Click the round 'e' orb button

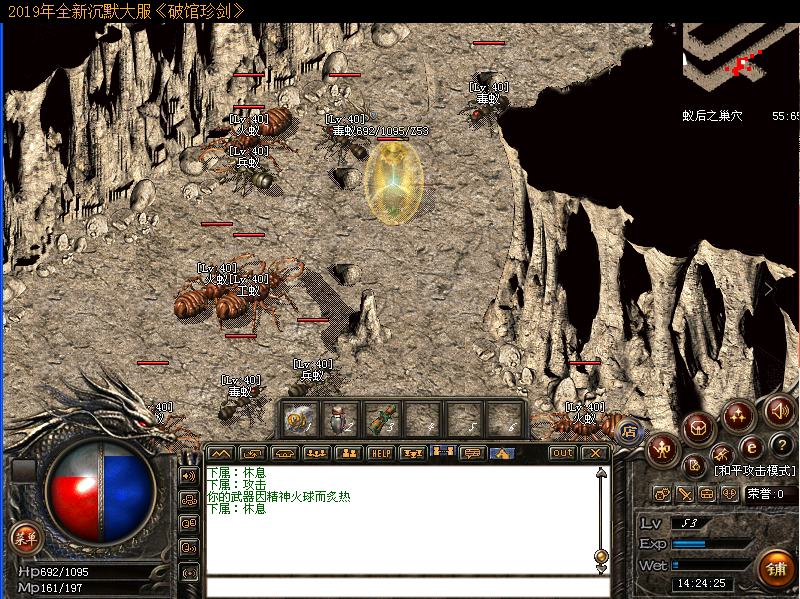[751, 446]
